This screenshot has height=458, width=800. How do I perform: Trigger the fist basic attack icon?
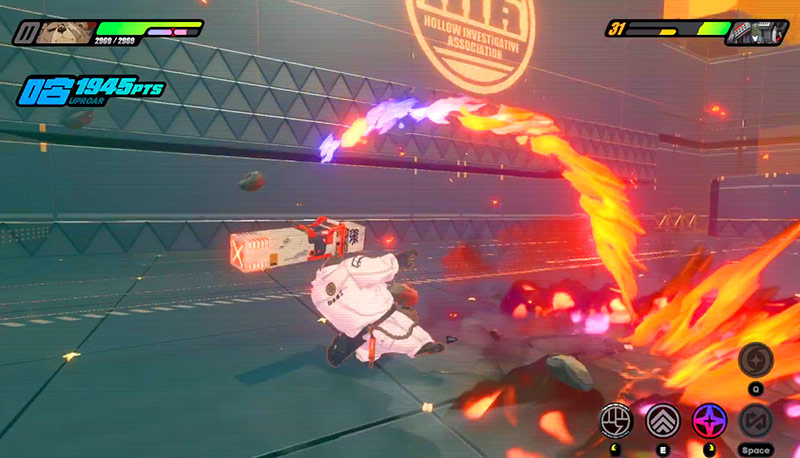pos(616,422)
